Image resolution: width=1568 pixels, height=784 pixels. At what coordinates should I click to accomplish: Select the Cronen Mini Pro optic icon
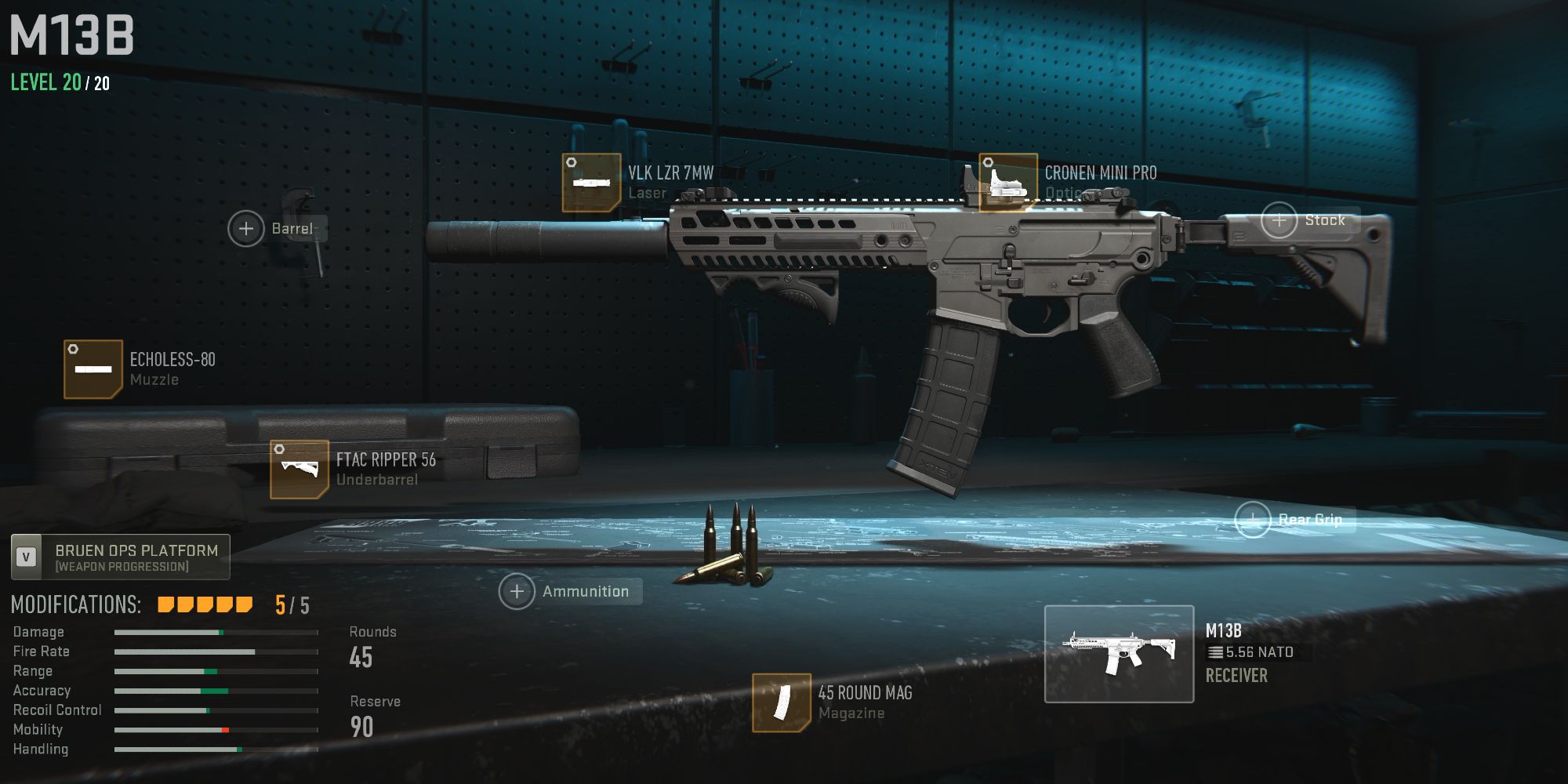point(1009,182)
